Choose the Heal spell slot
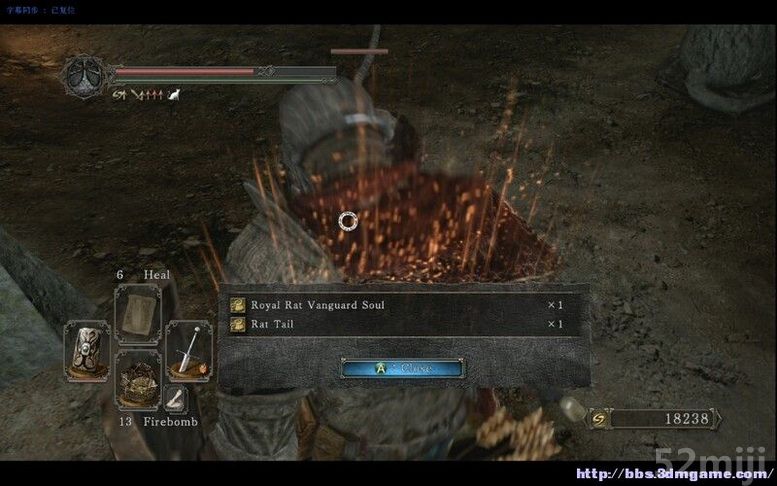 [x=138, y=314]
